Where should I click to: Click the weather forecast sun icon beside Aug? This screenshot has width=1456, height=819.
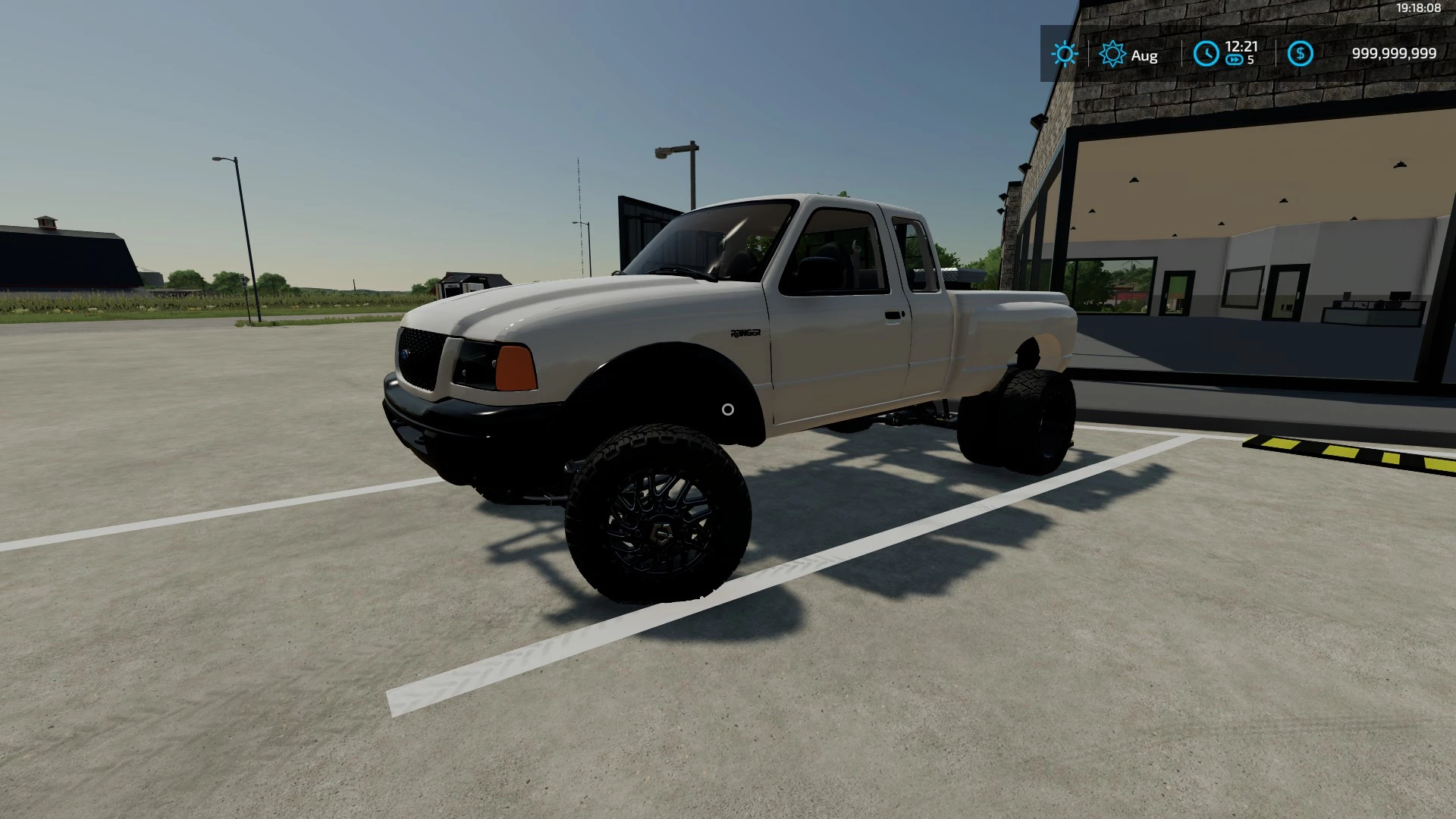(1112, 54)
